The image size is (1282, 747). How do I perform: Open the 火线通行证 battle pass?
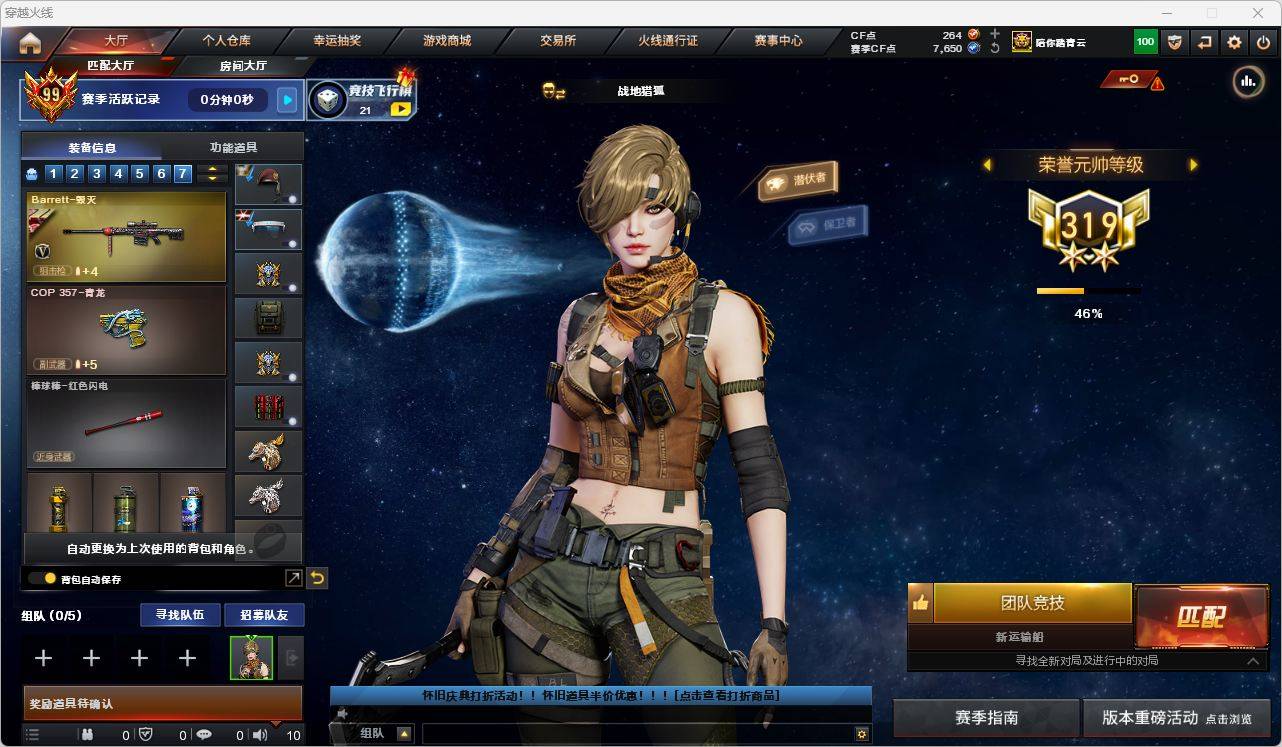click(668, 41)
